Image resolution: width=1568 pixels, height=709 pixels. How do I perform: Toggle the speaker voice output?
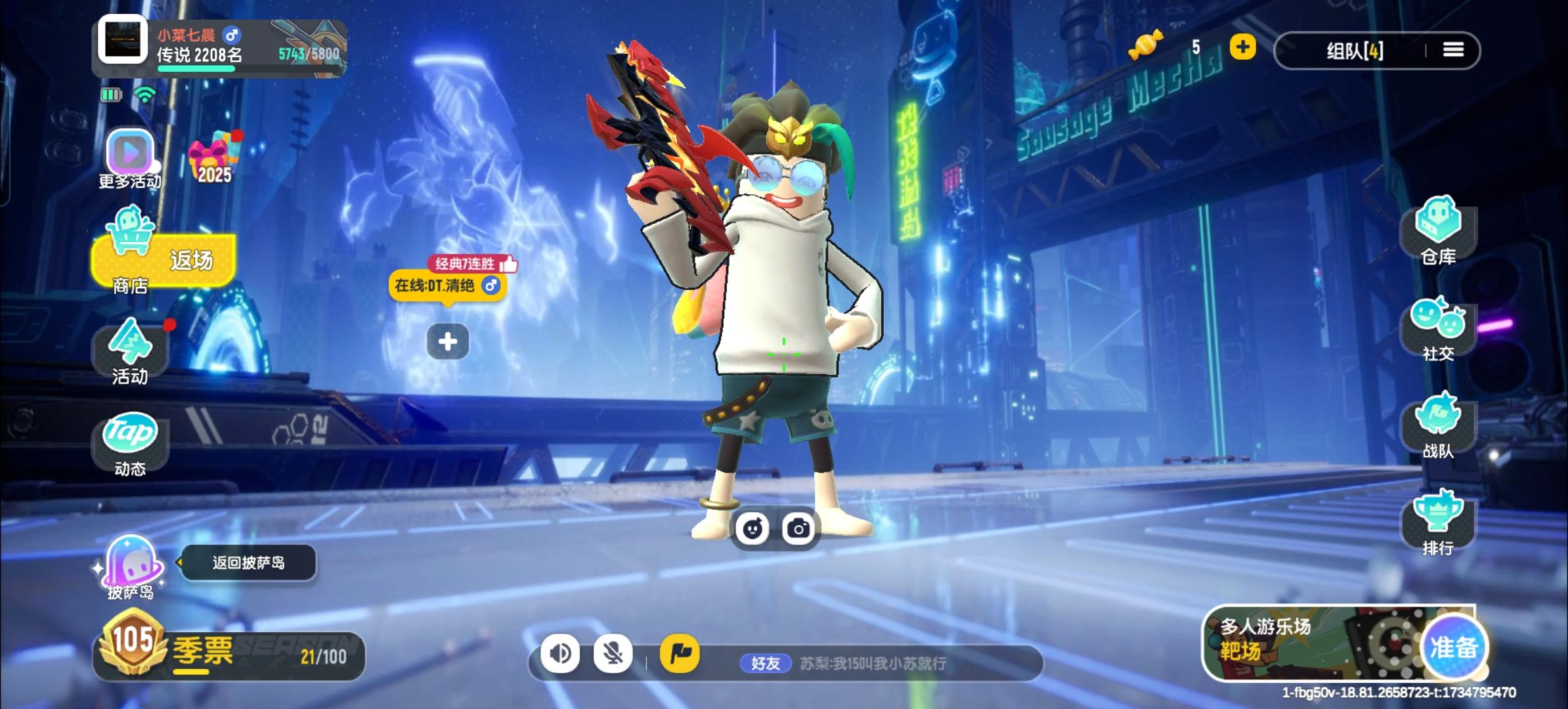tap(560, 653)
